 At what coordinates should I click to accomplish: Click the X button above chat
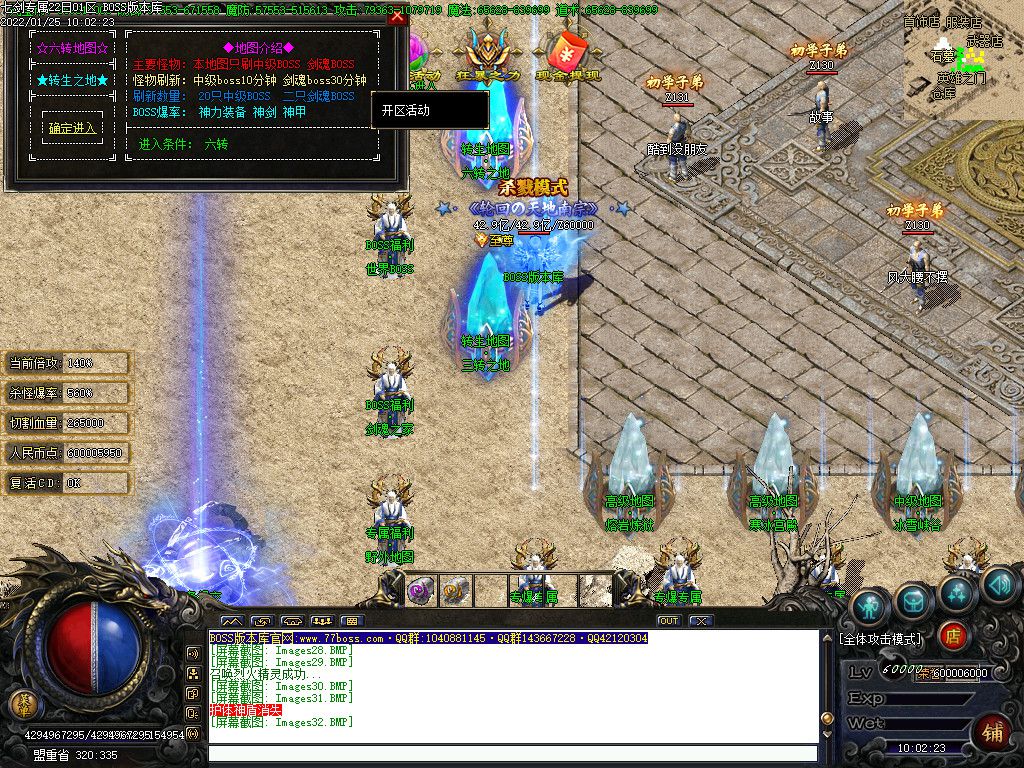click(700, 621)
